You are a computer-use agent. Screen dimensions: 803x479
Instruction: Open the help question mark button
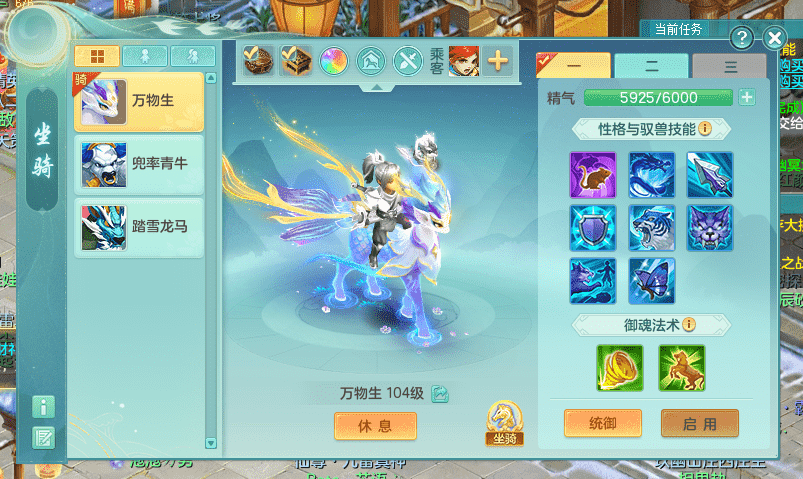coord(741,39)
